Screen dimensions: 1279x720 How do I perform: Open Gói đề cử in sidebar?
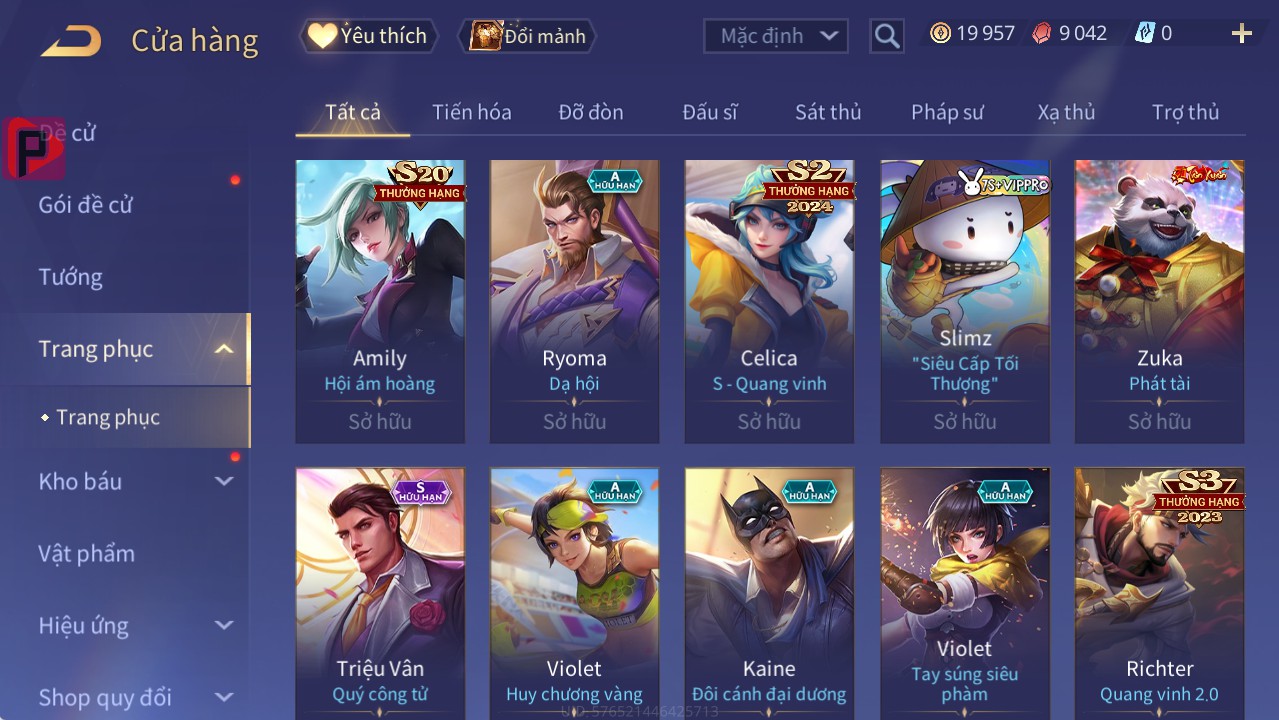click(x=86, y=205)
